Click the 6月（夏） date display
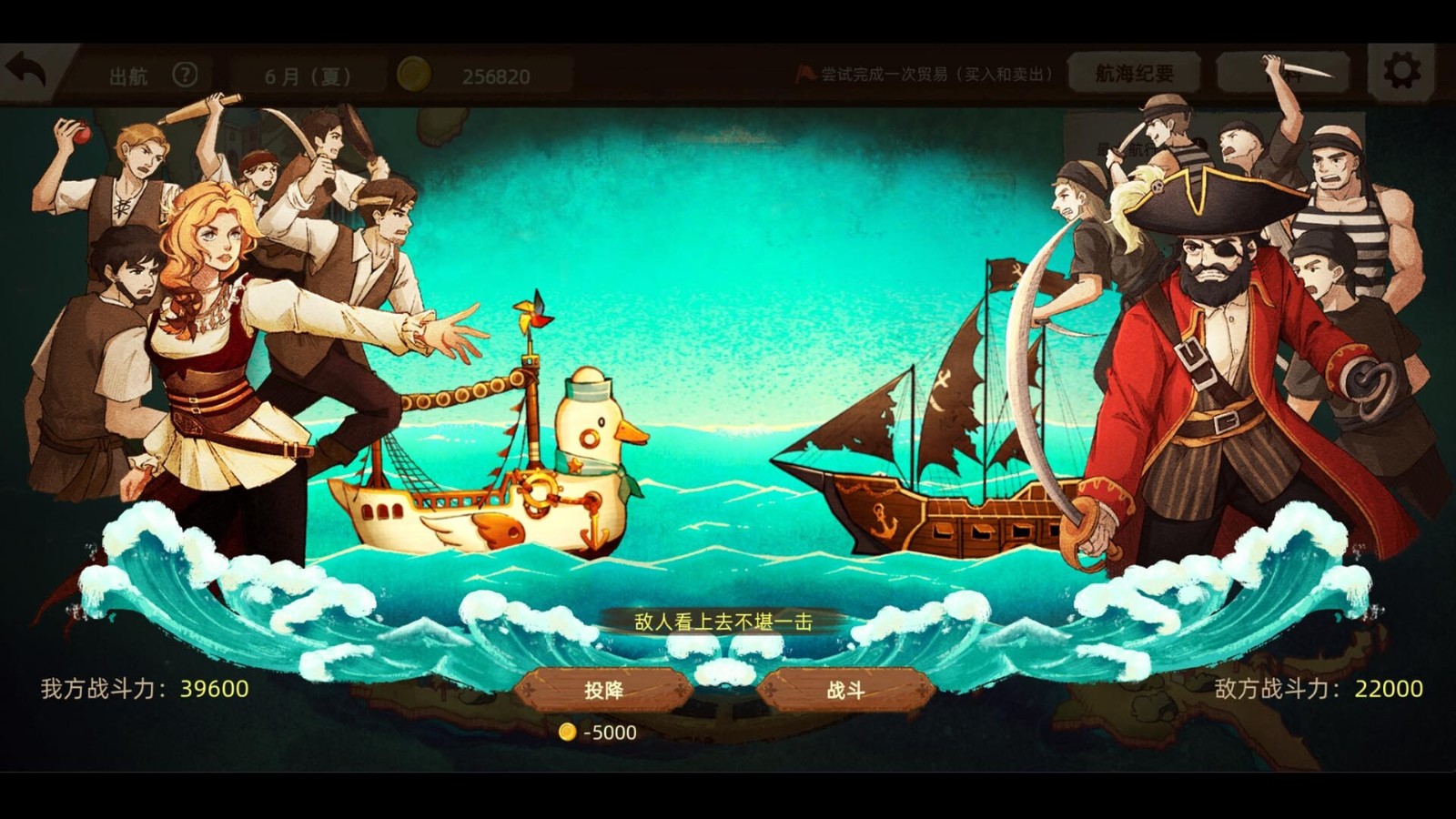 point(305,76)
